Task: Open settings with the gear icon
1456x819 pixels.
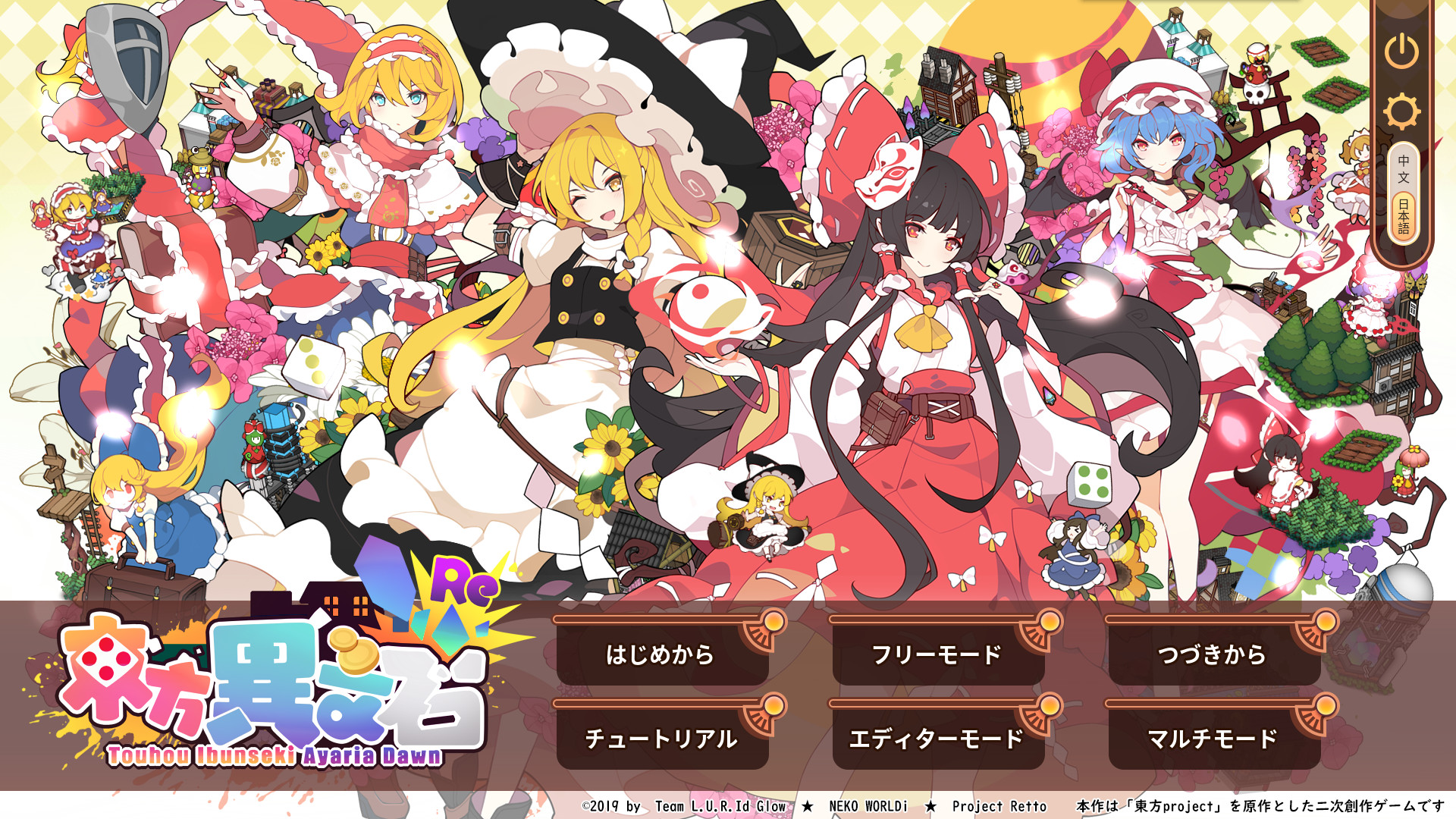Action: point(1402,110)
